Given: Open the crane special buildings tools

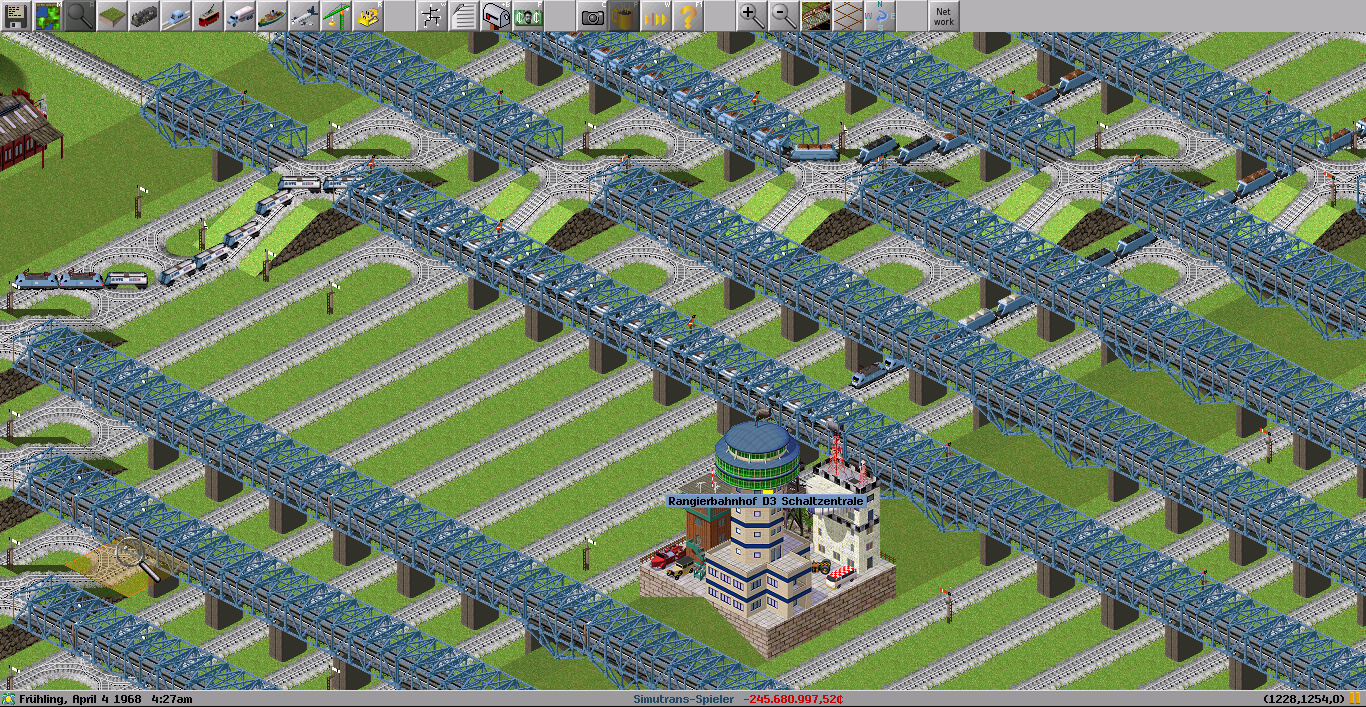Looking at the screenshot, I should 336,16.
